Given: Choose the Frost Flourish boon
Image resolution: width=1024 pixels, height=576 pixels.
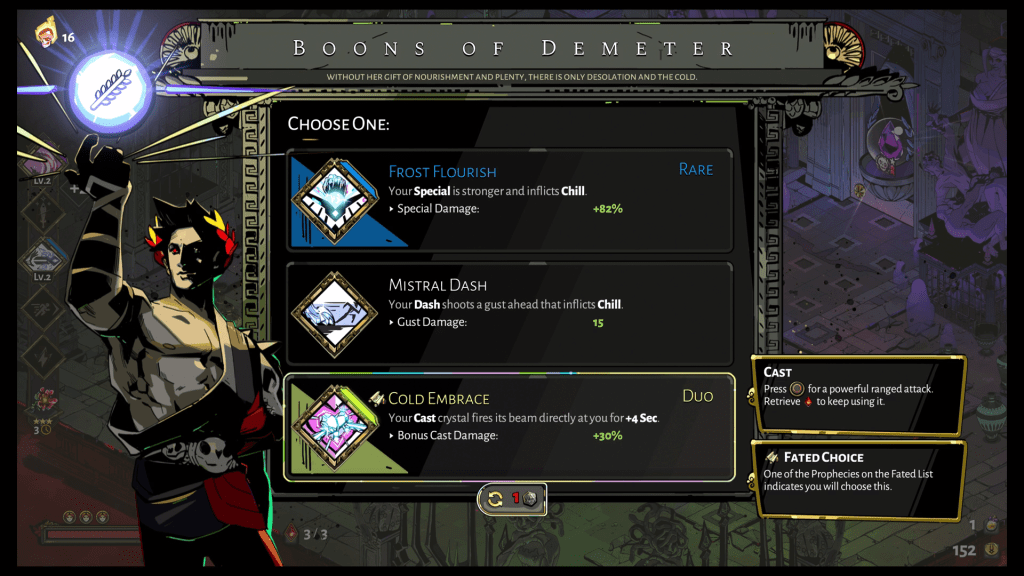Looking at the screenshot, I should click(x=510, y=200).
